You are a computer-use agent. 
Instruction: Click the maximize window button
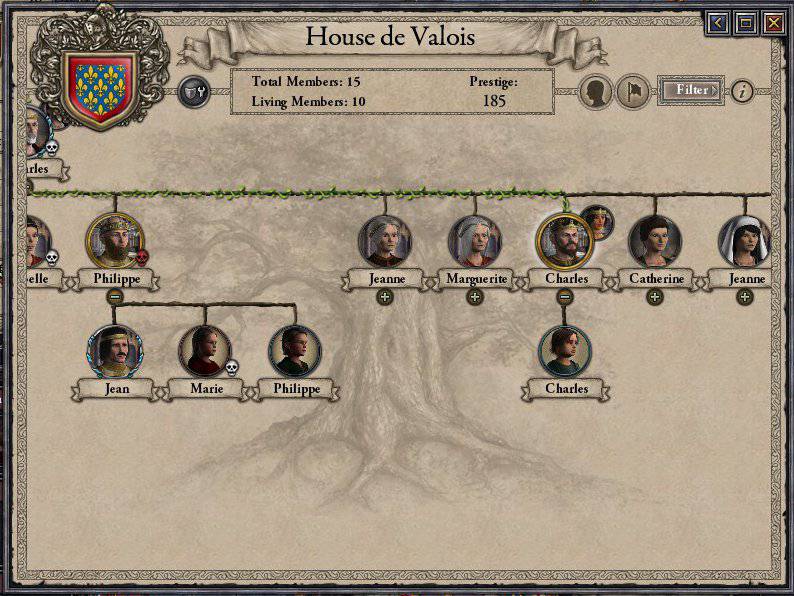[x=745, y=23]
